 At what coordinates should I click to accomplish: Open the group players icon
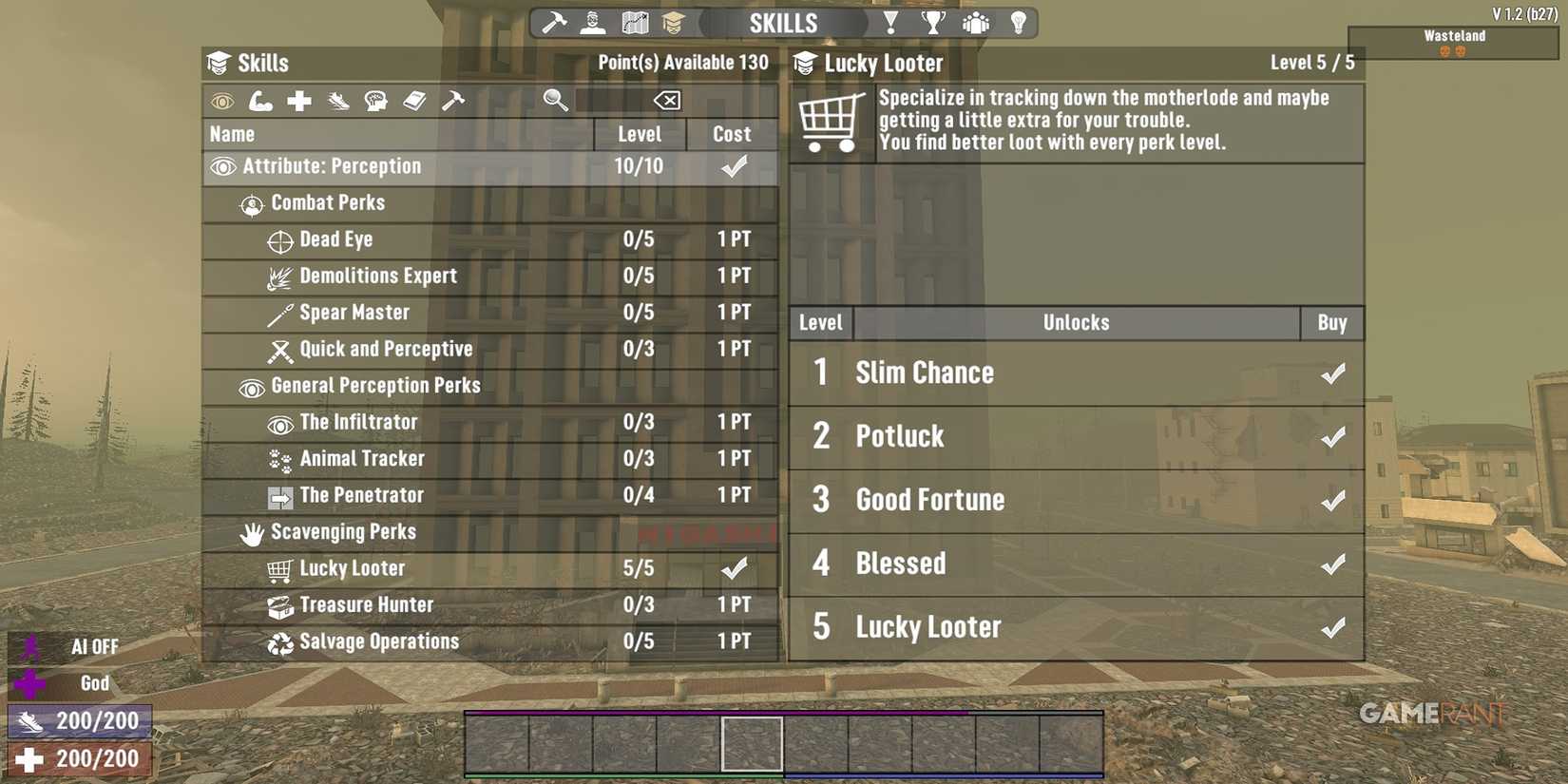976,22
